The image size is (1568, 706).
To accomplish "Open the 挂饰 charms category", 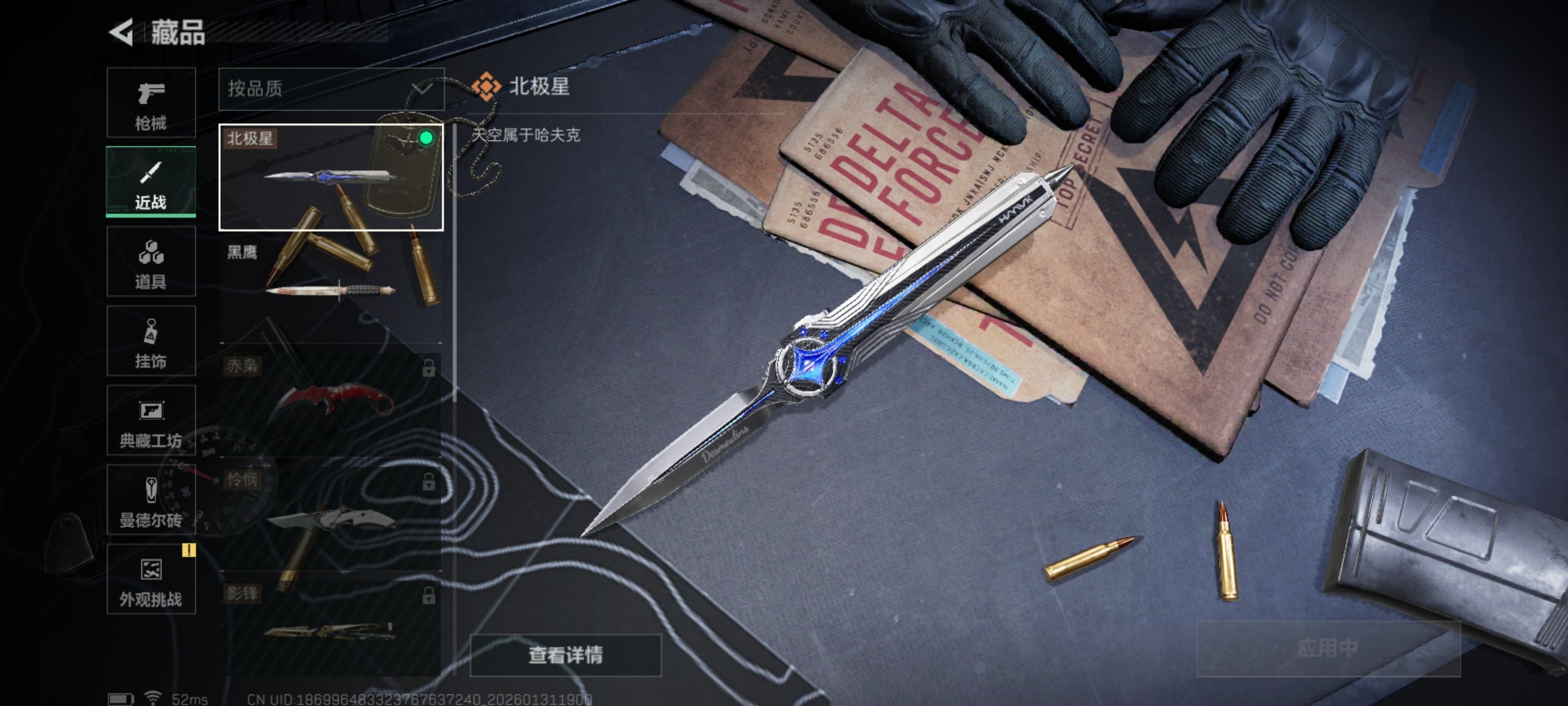I will 151,342.
